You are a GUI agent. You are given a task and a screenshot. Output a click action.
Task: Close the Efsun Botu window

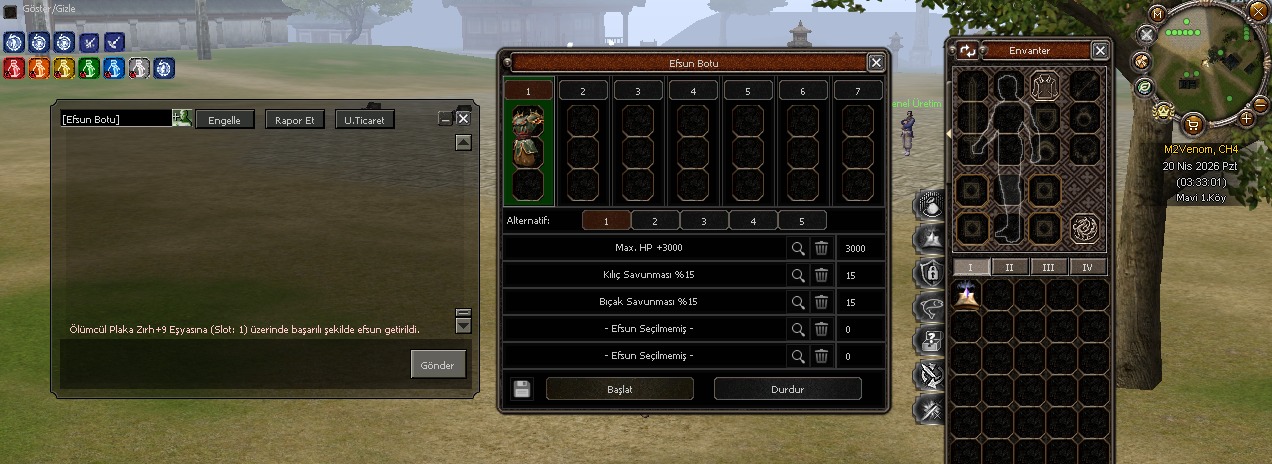876,62
